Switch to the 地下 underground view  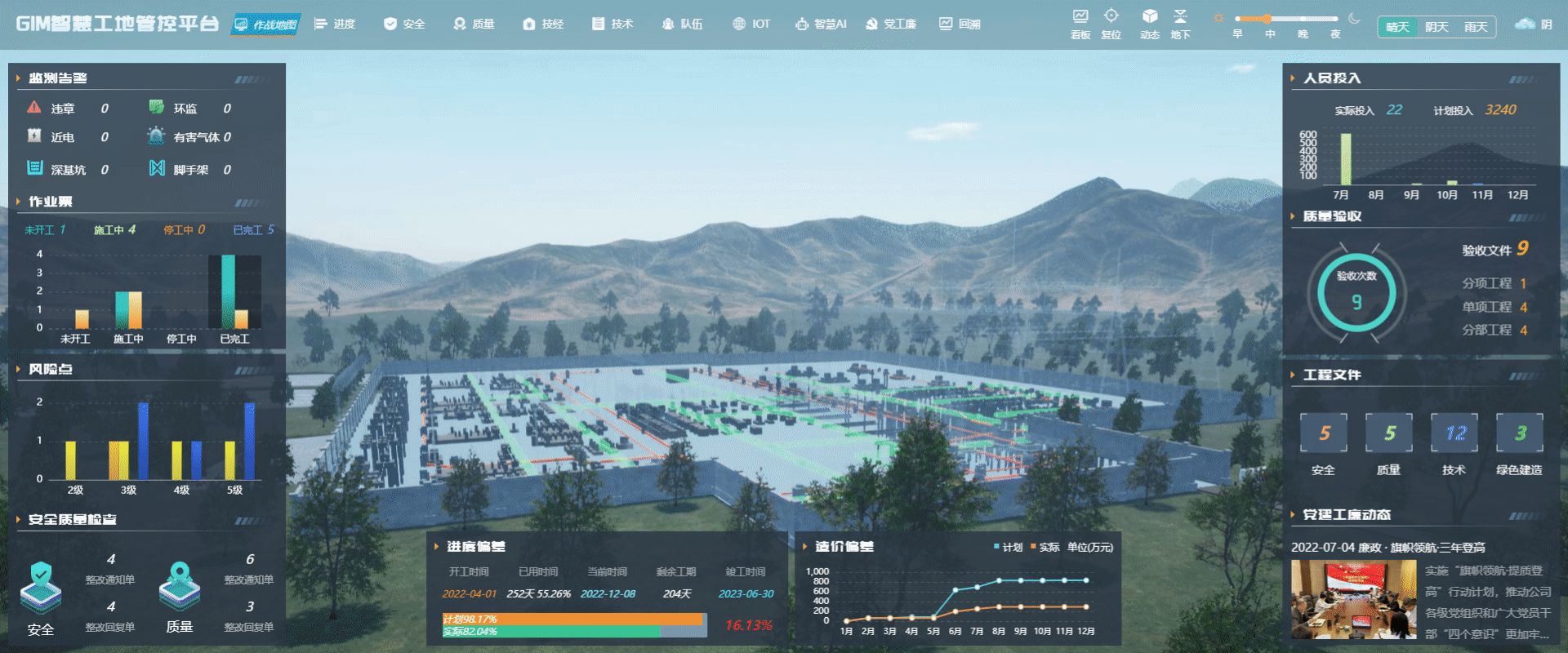point(1180,24)
